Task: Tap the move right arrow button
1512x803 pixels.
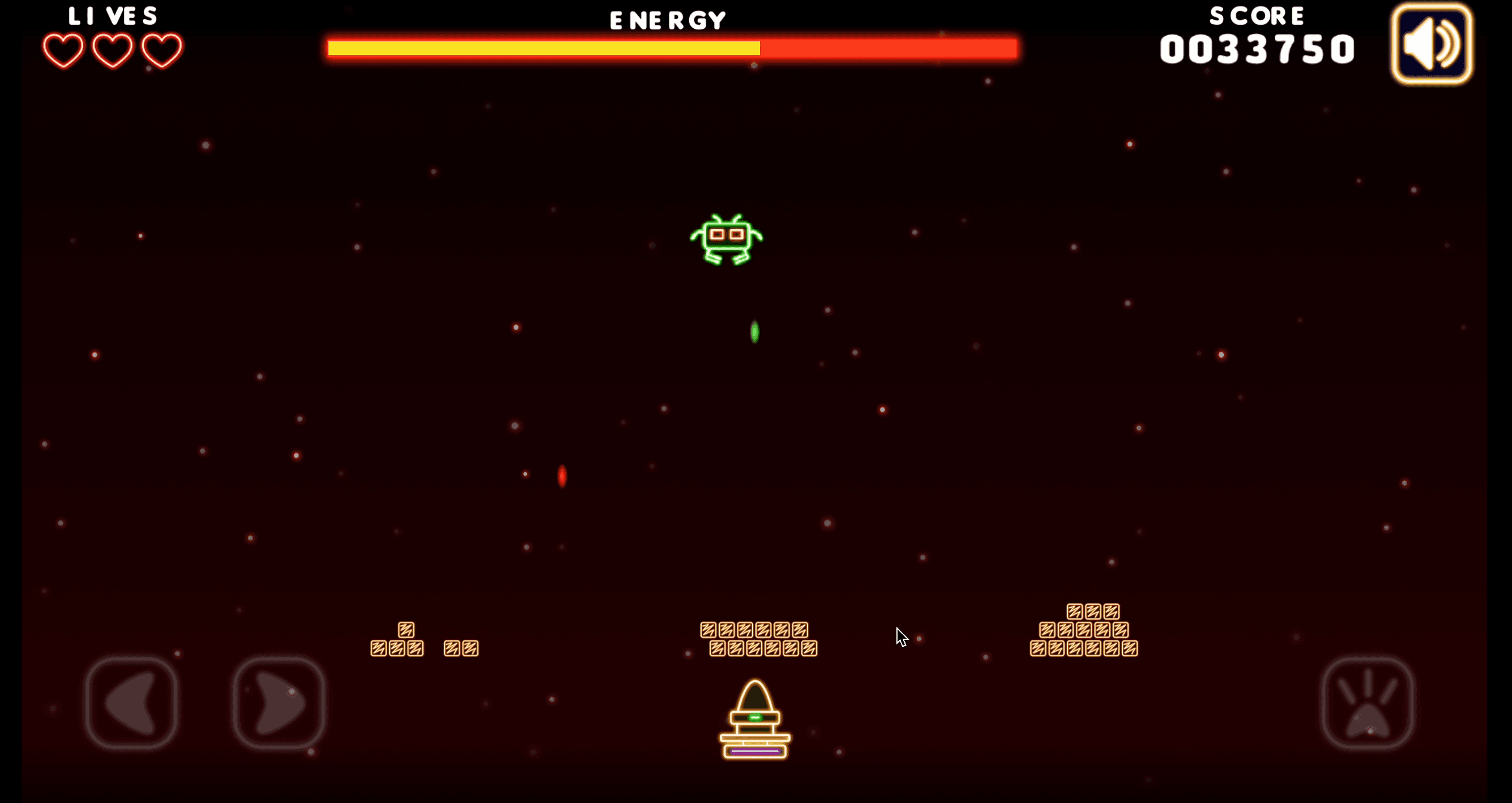Action: [x=279, y=703]
